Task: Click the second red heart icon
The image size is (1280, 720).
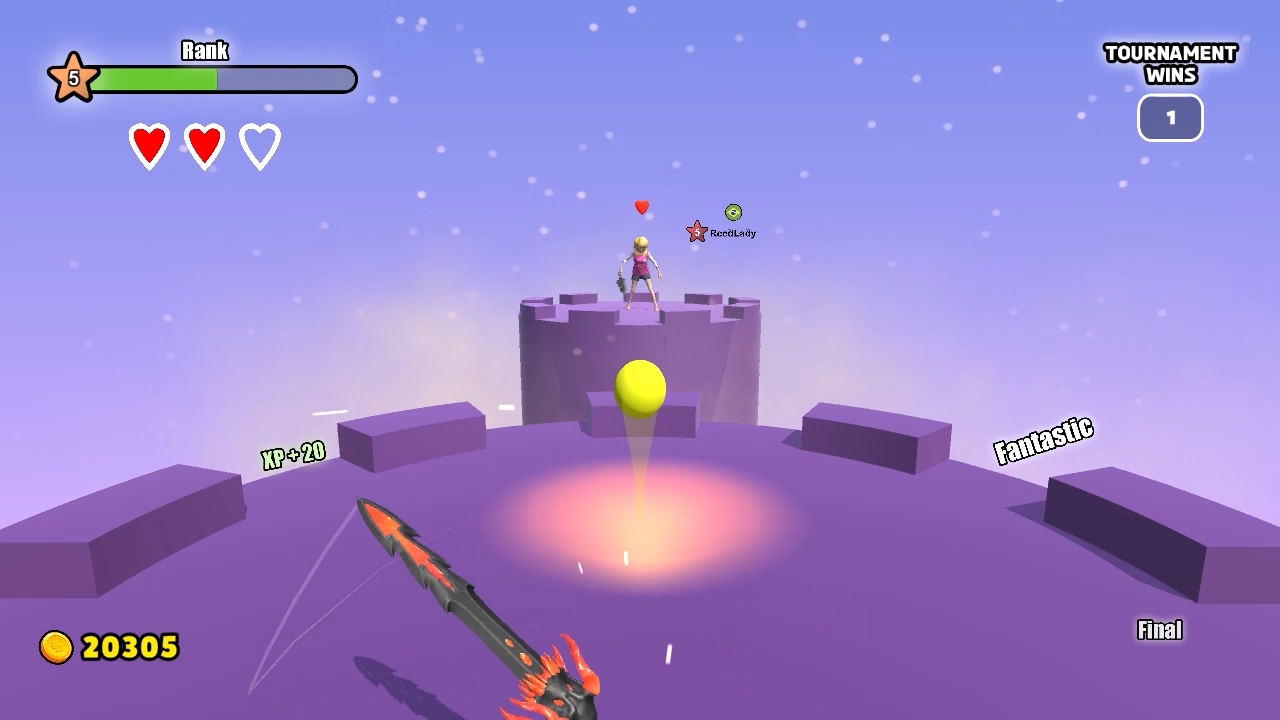Action: 204,144
